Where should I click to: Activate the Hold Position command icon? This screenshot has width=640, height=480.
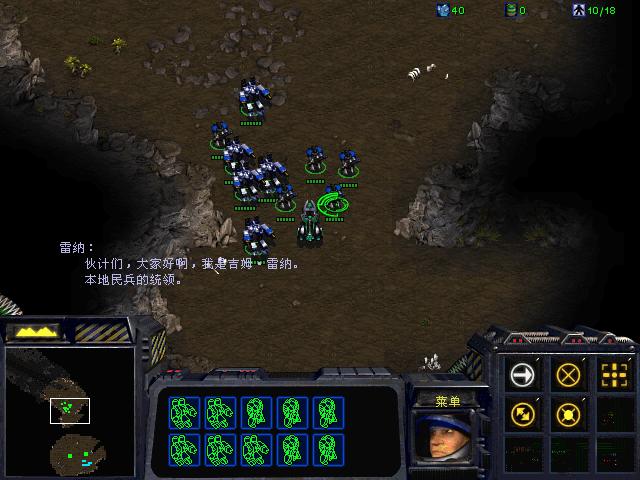568,412
